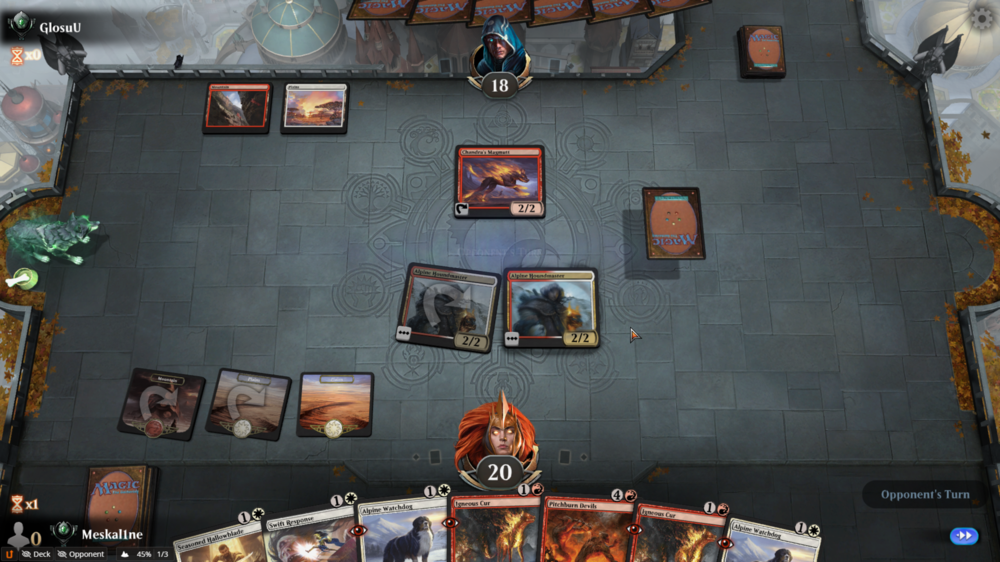Select the untapped Alpine Houndmaster creature
The height and width of the screenshot is (562, 1000).
click(x=551, y=308)
